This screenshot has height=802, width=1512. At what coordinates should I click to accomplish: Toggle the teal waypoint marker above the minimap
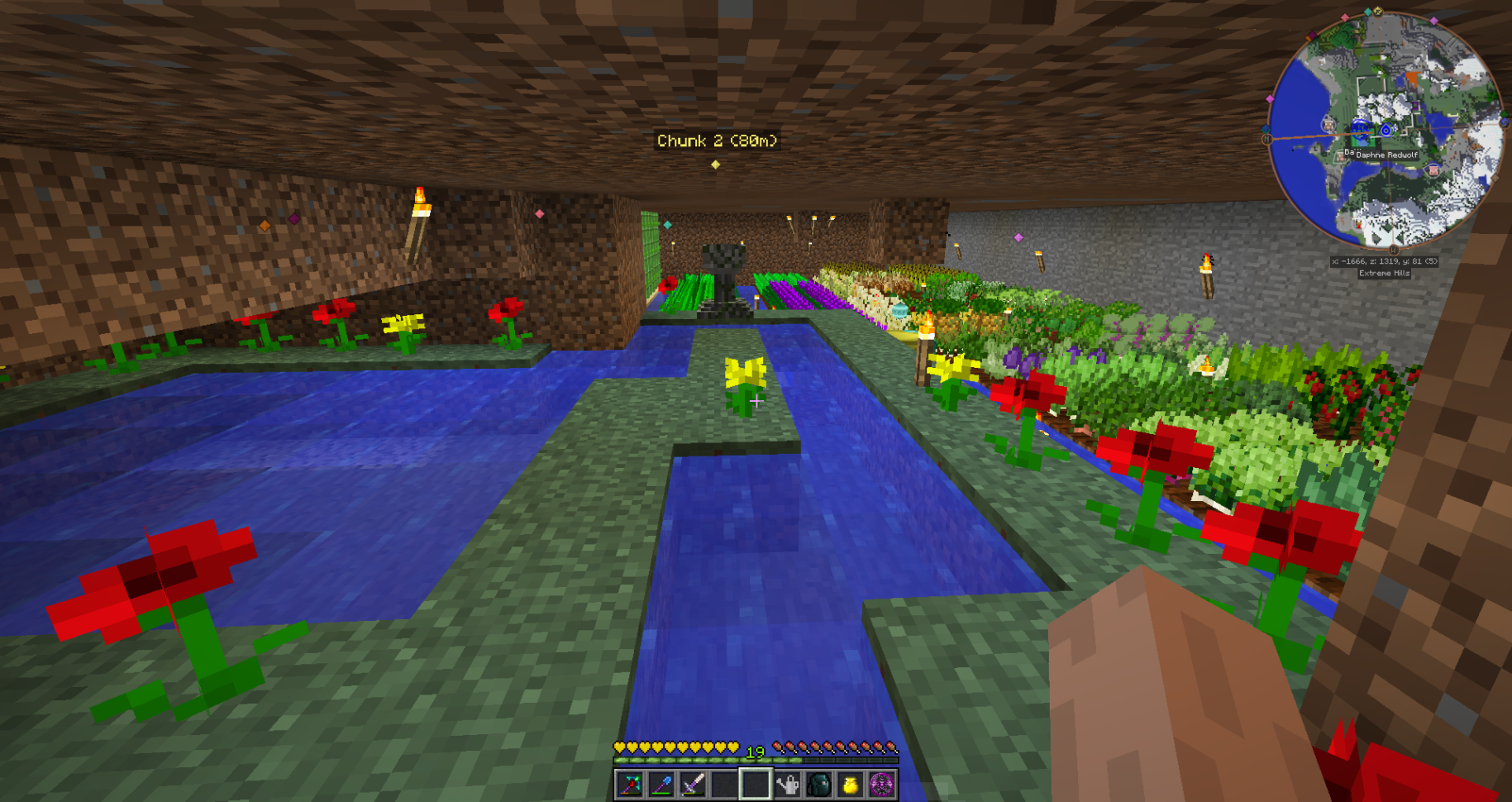coord(1367,11)
